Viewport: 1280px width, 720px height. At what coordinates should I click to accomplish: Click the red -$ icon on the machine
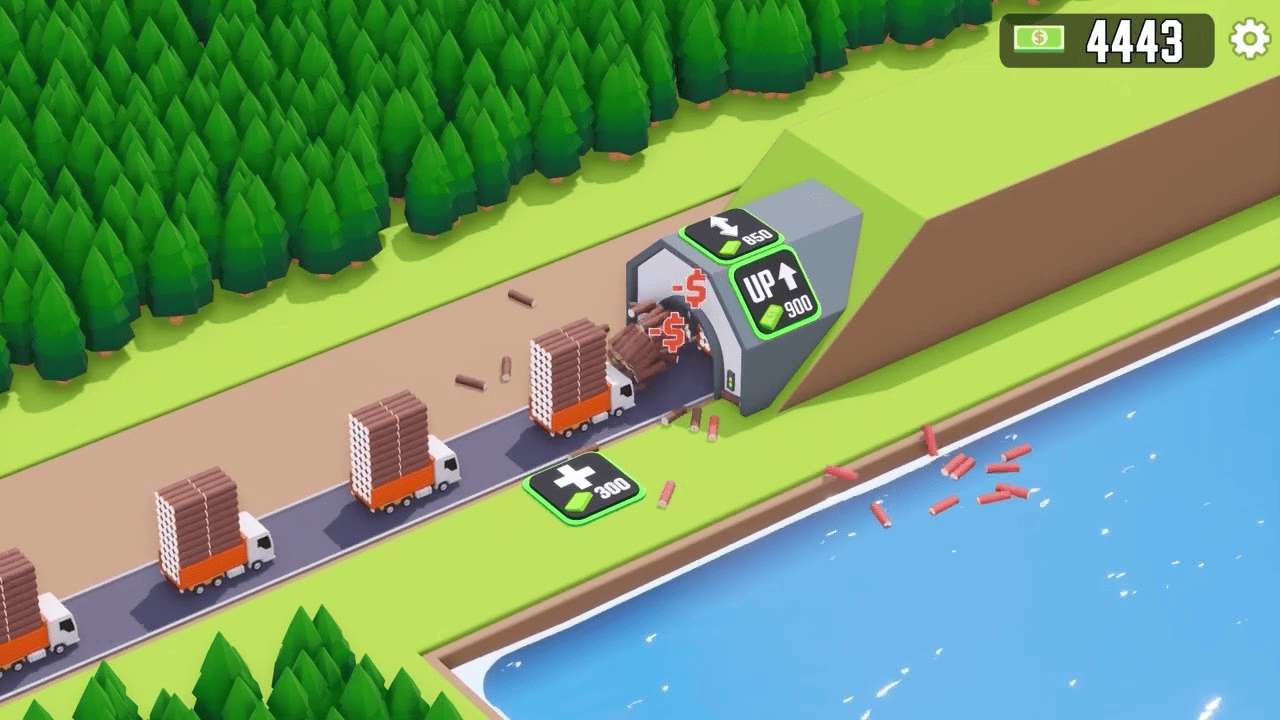pos(690,286)
